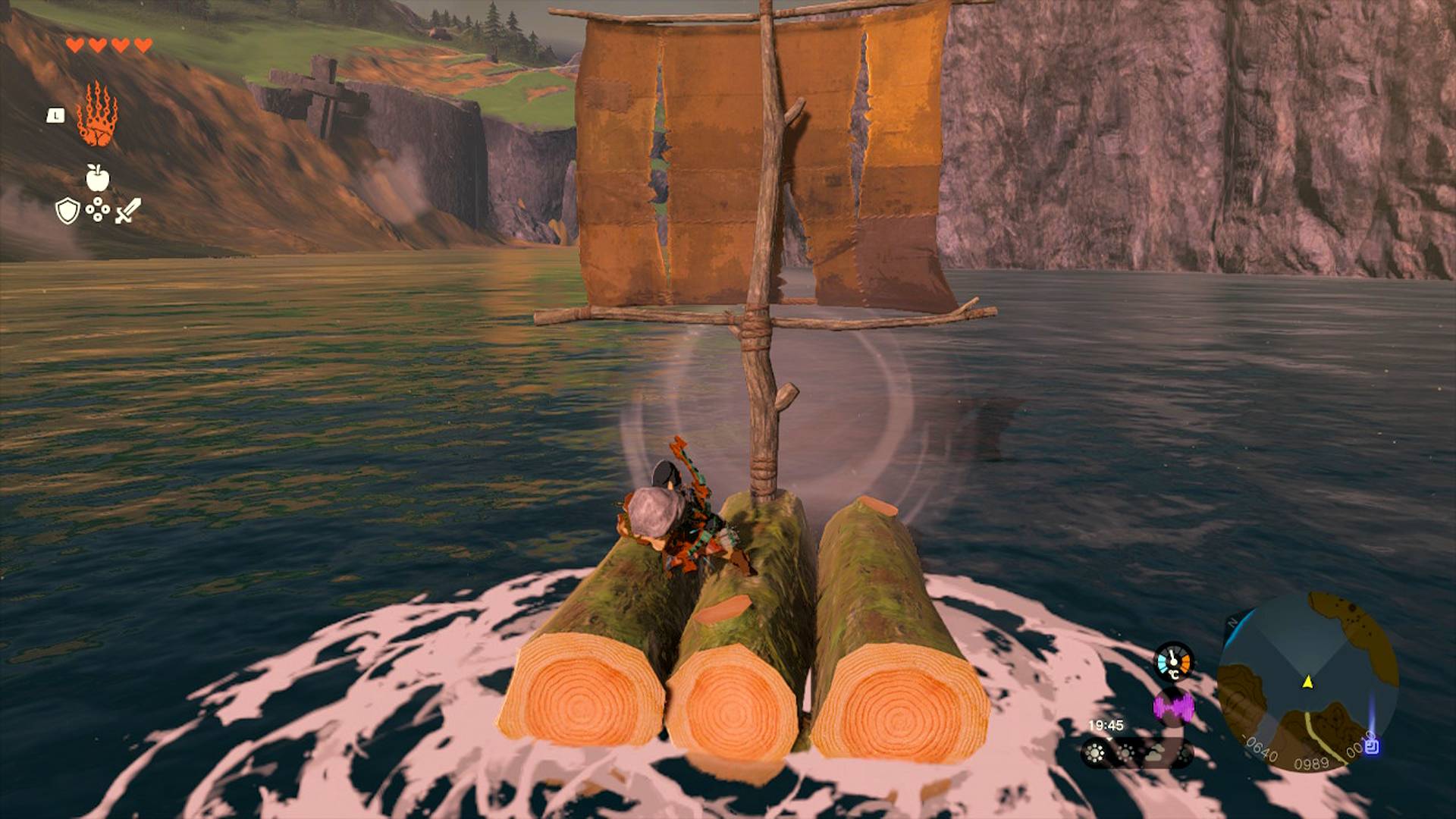Click the purple noise meter
Screen dimensions: 1456x819
tap(1173, 707)
